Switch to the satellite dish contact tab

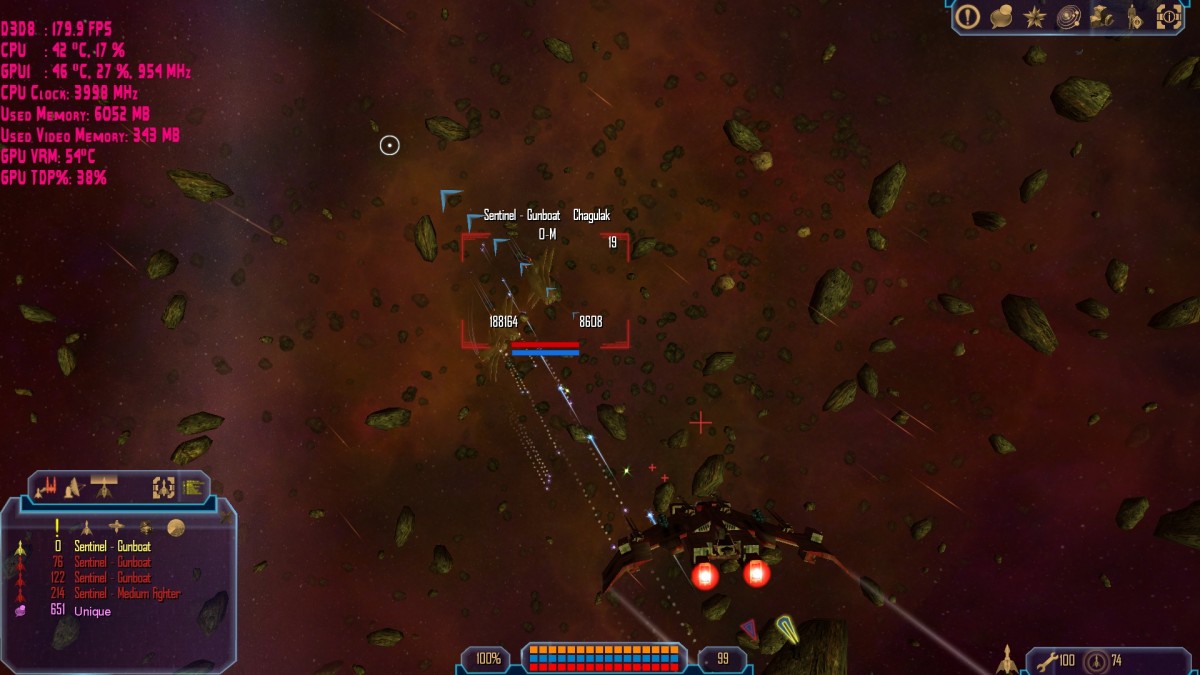(73, 488)
